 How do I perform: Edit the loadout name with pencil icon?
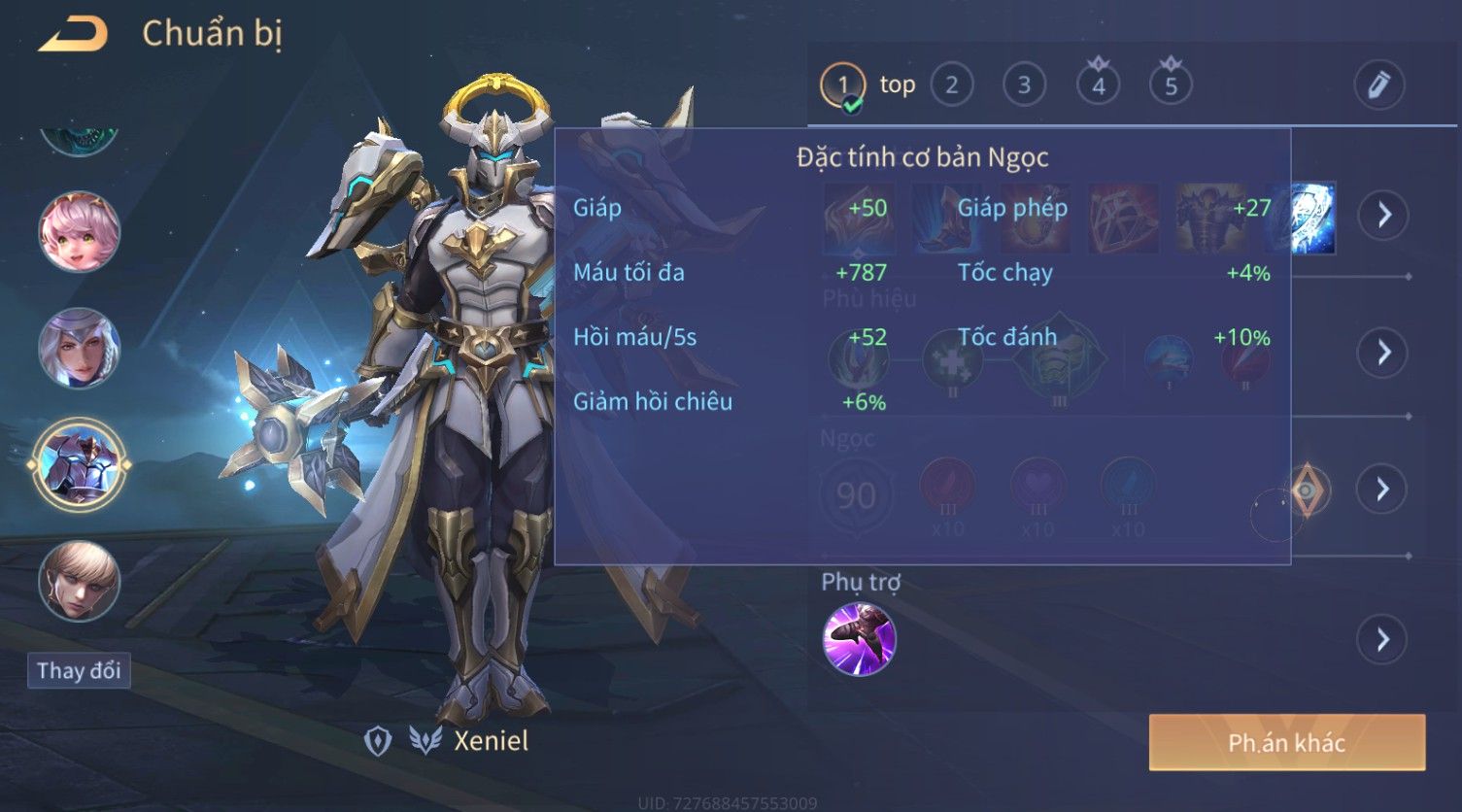coord(1378,85)
